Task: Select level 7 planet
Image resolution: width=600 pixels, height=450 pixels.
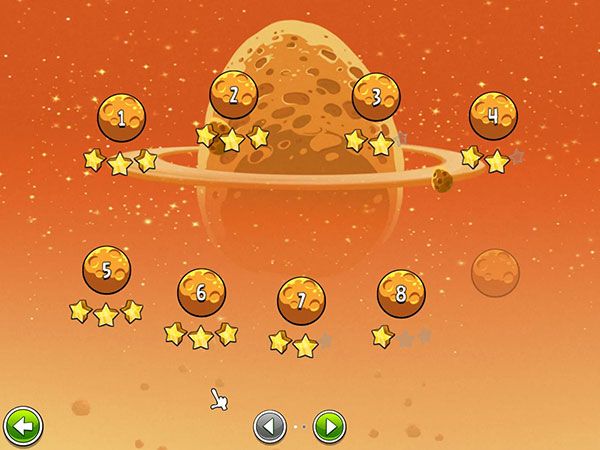Action: coord(301,300)
